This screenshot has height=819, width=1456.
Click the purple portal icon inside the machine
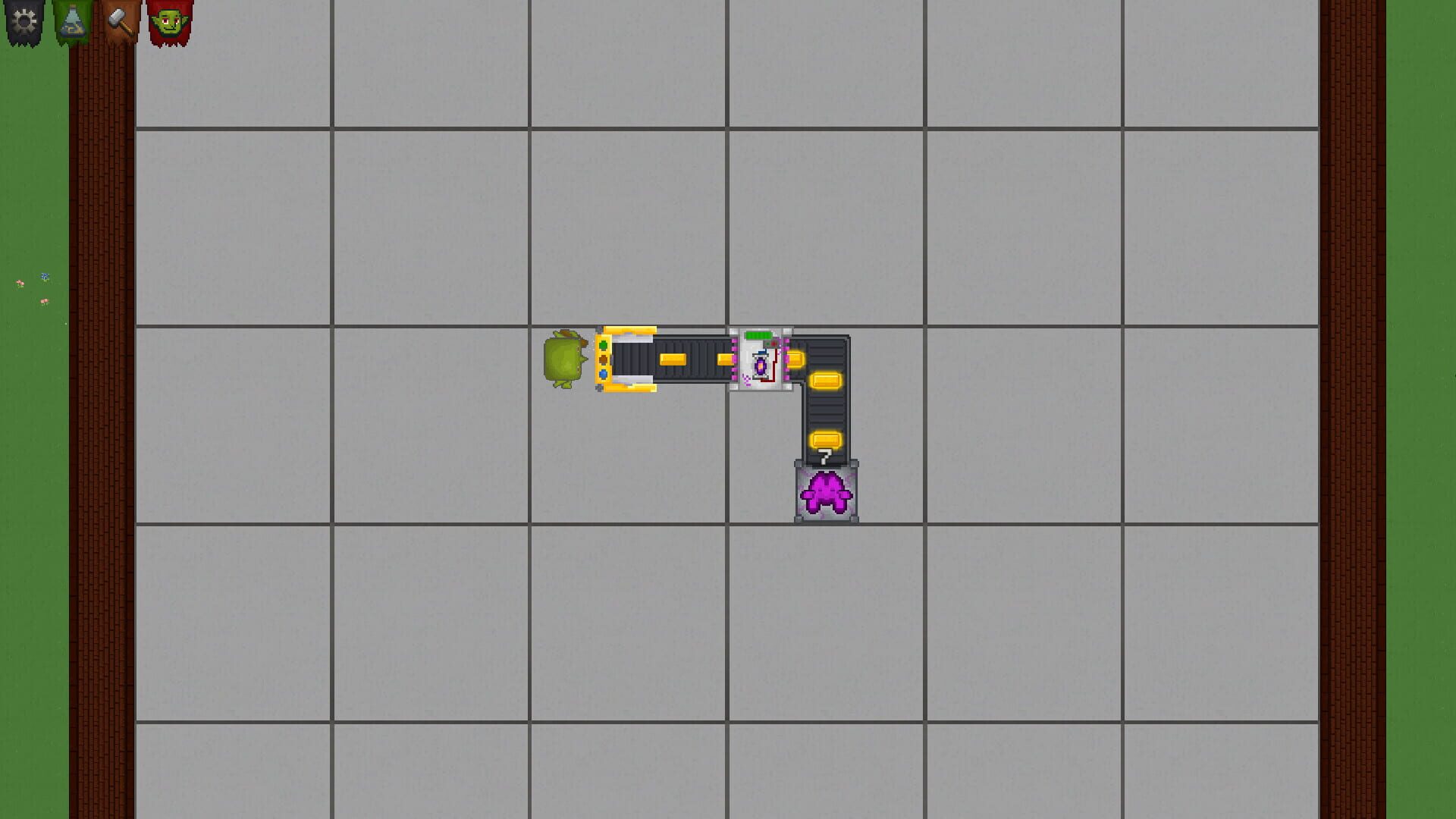(x=761, y=366)
